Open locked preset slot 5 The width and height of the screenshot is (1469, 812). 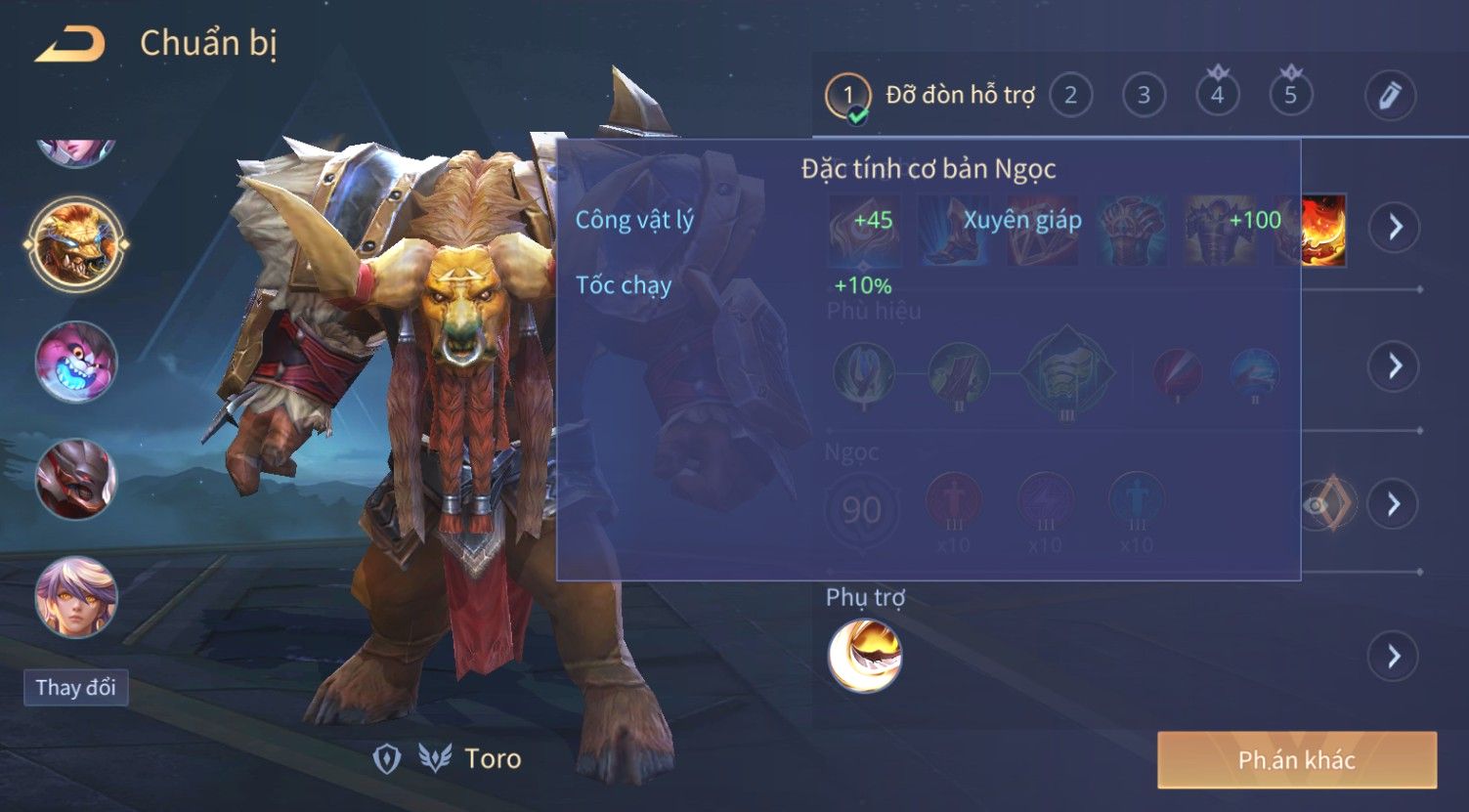[x=1290, y=95]
